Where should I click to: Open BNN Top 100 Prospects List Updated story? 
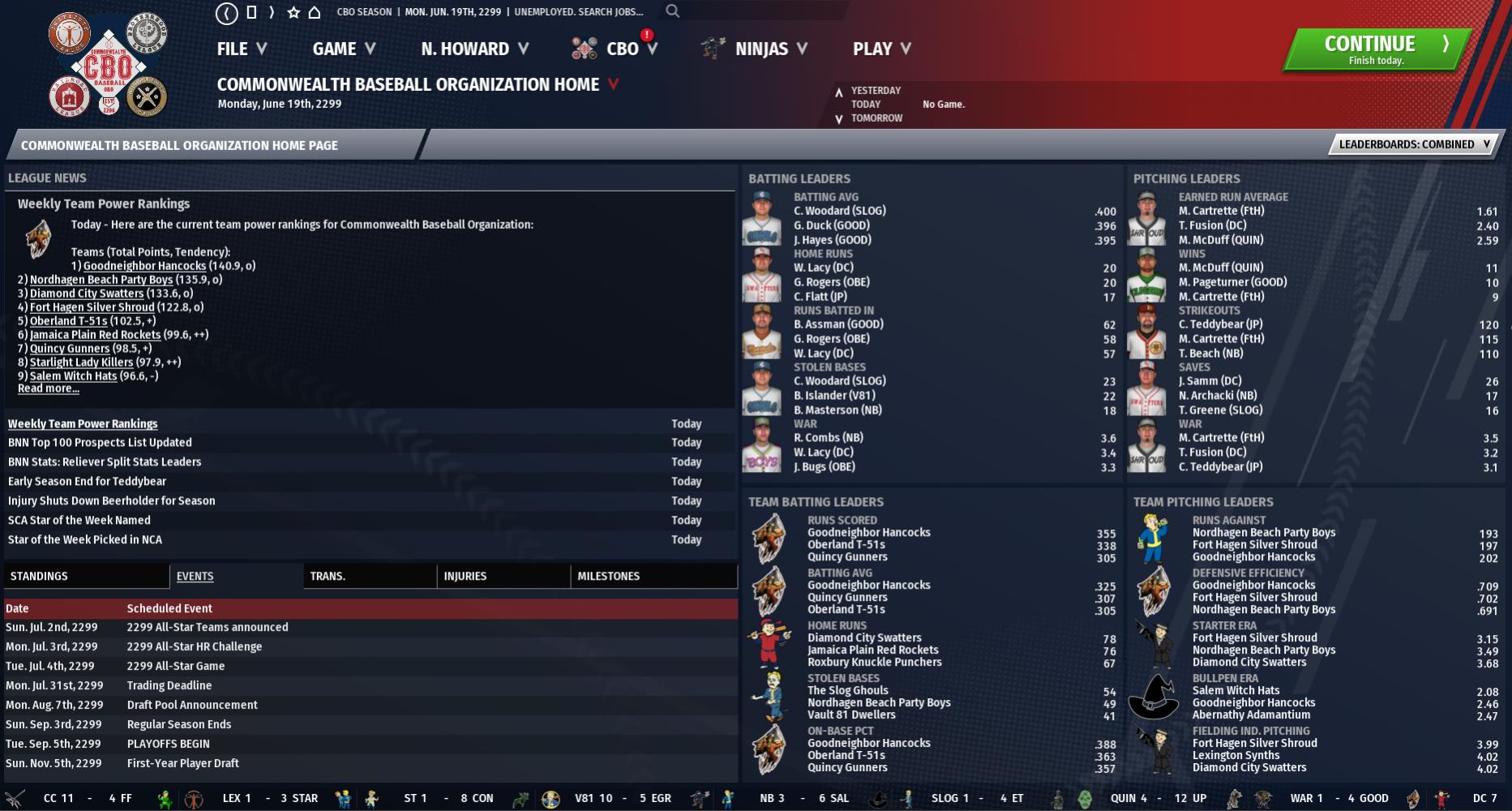pyautogui.click(x=100, y=443)
